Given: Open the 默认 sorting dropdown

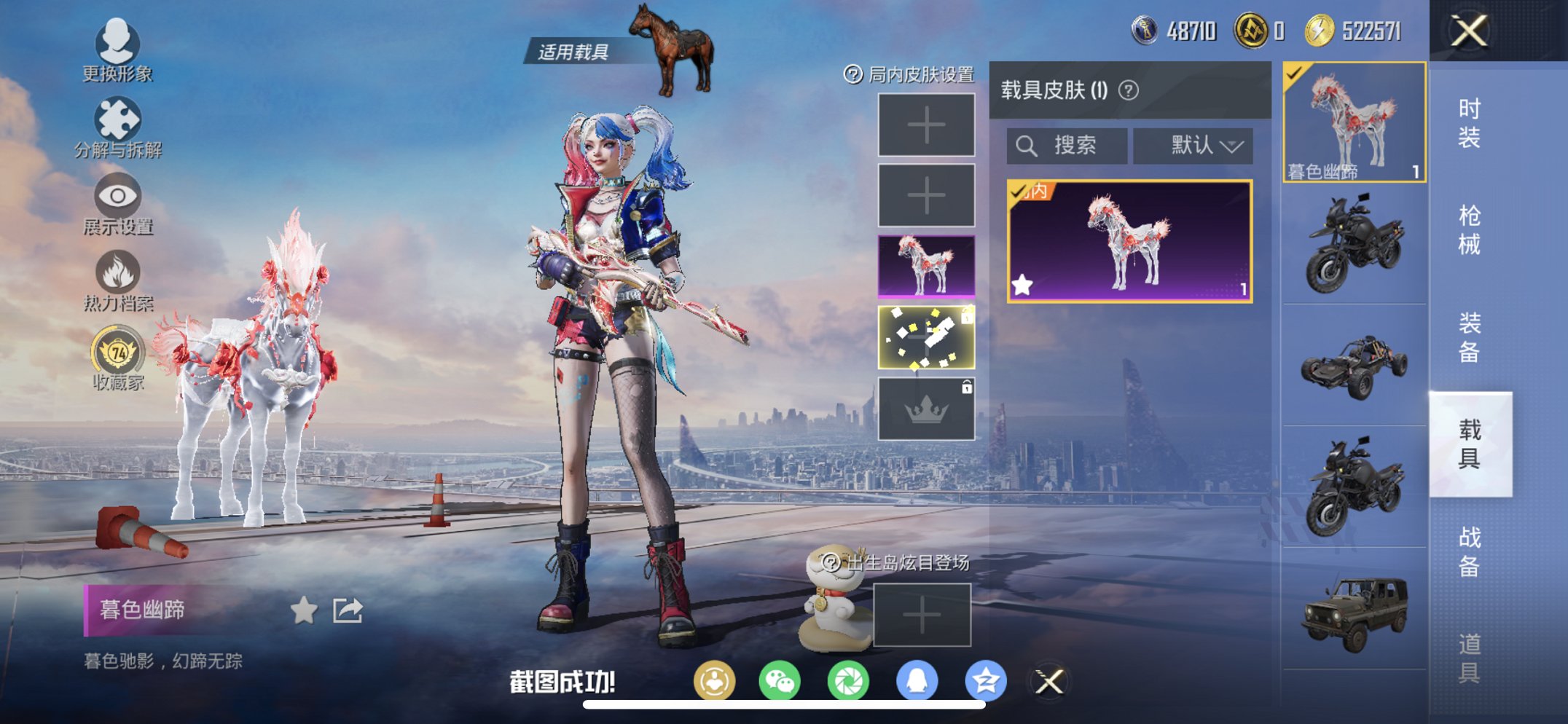Looking at the screenshot, I should click(x=1192, y=145).
